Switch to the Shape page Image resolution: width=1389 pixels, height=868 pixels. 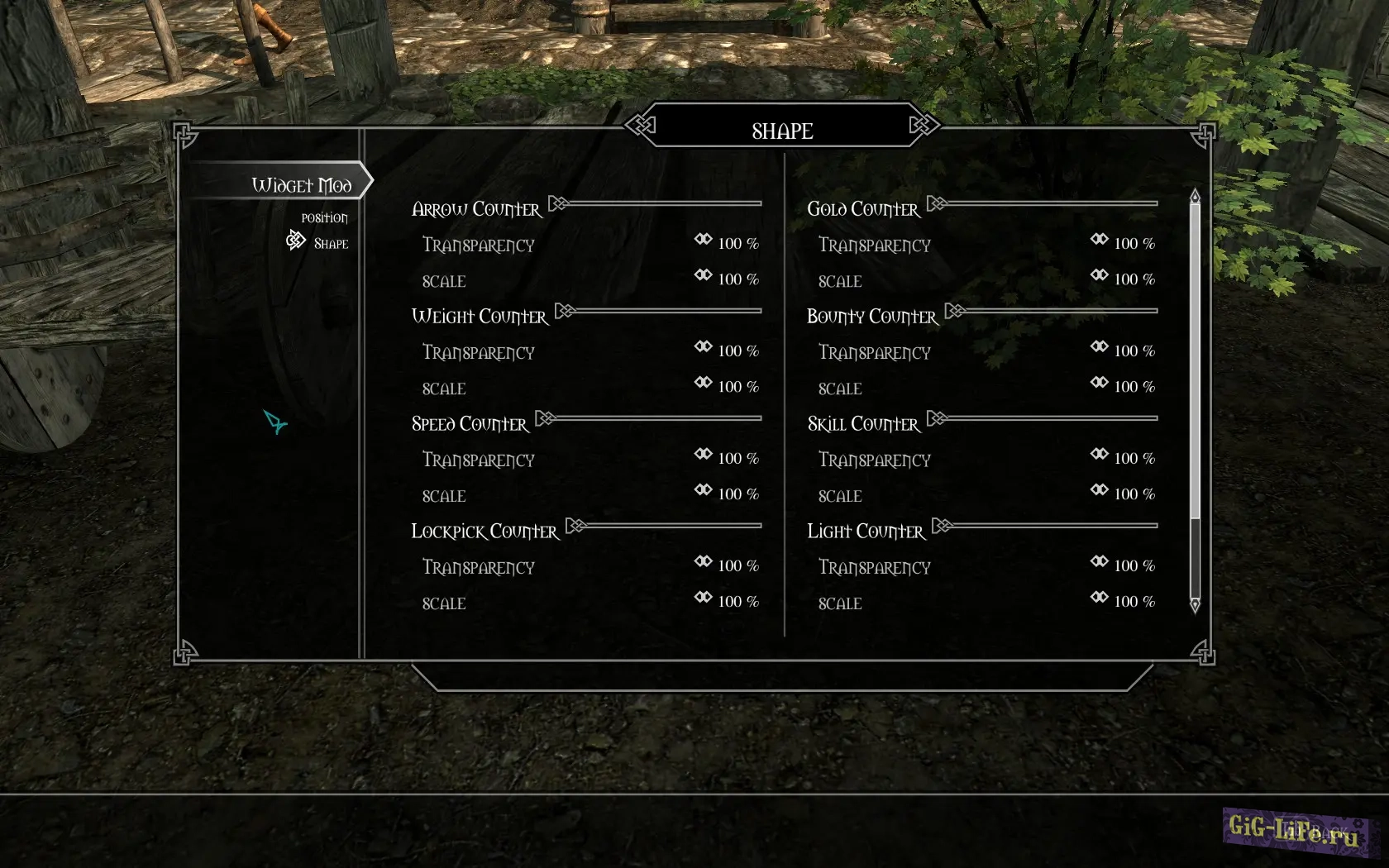331,244
